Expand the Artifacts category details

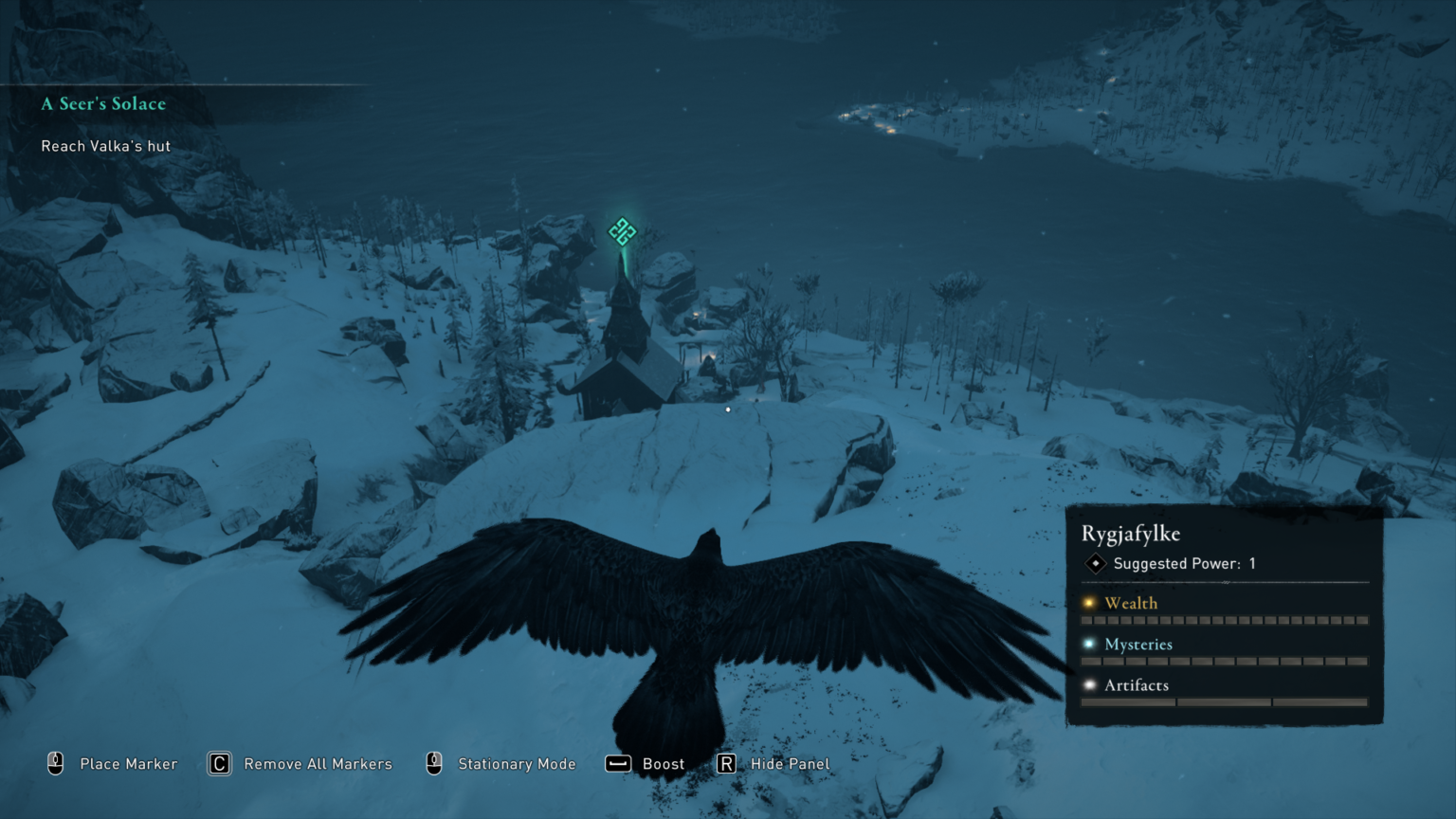[x=1136, y=684]
